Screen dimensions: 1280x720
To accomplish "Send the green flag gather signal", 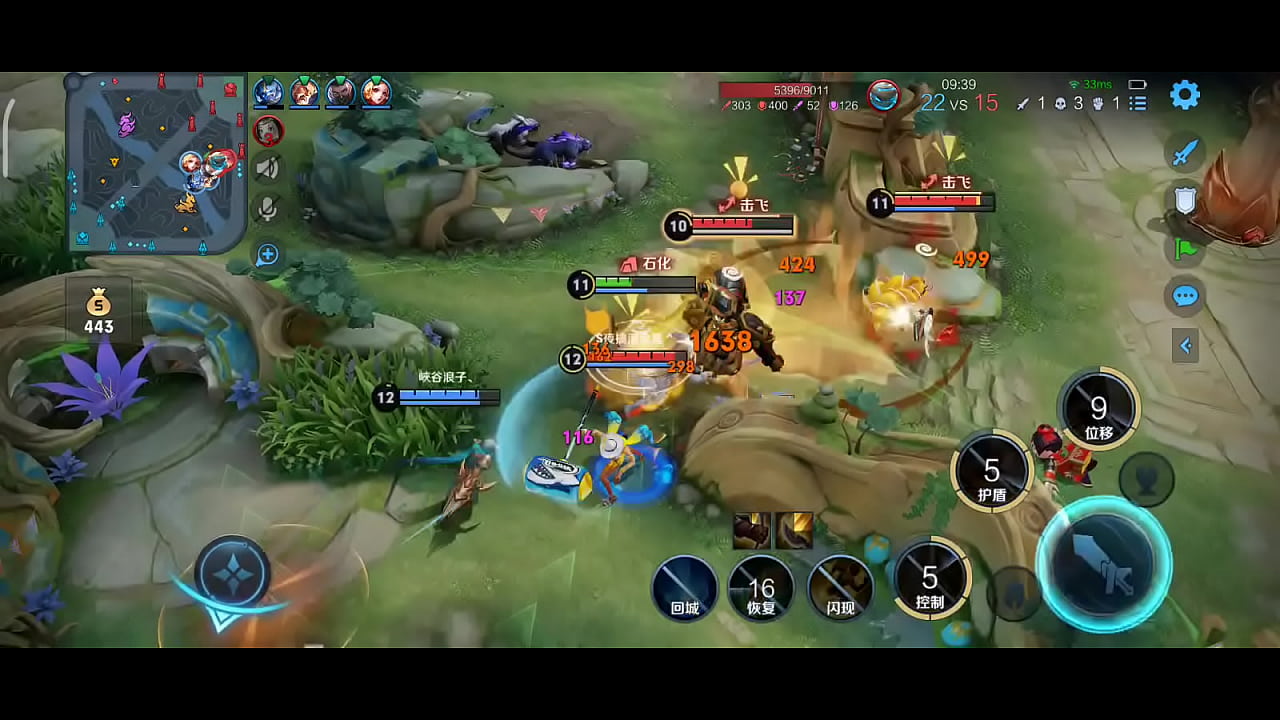I will (x=1185, y=249).
